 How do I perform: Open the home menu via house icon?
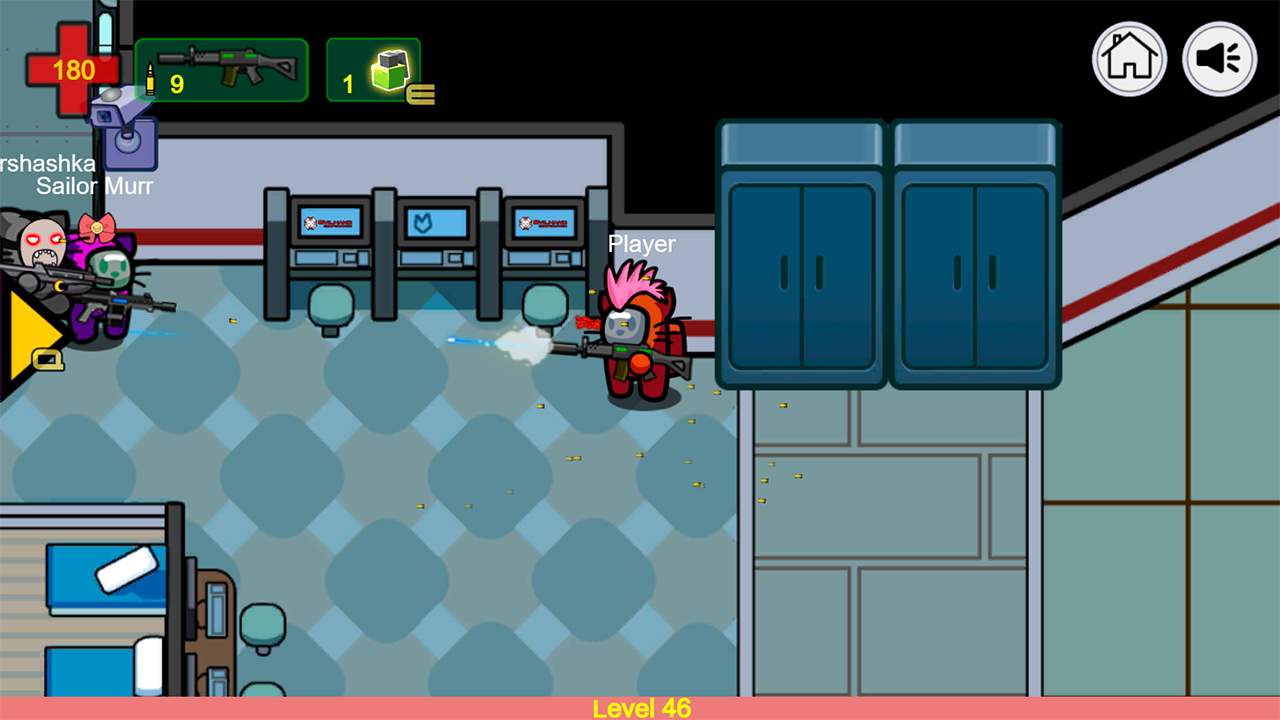pos(1129,59)
